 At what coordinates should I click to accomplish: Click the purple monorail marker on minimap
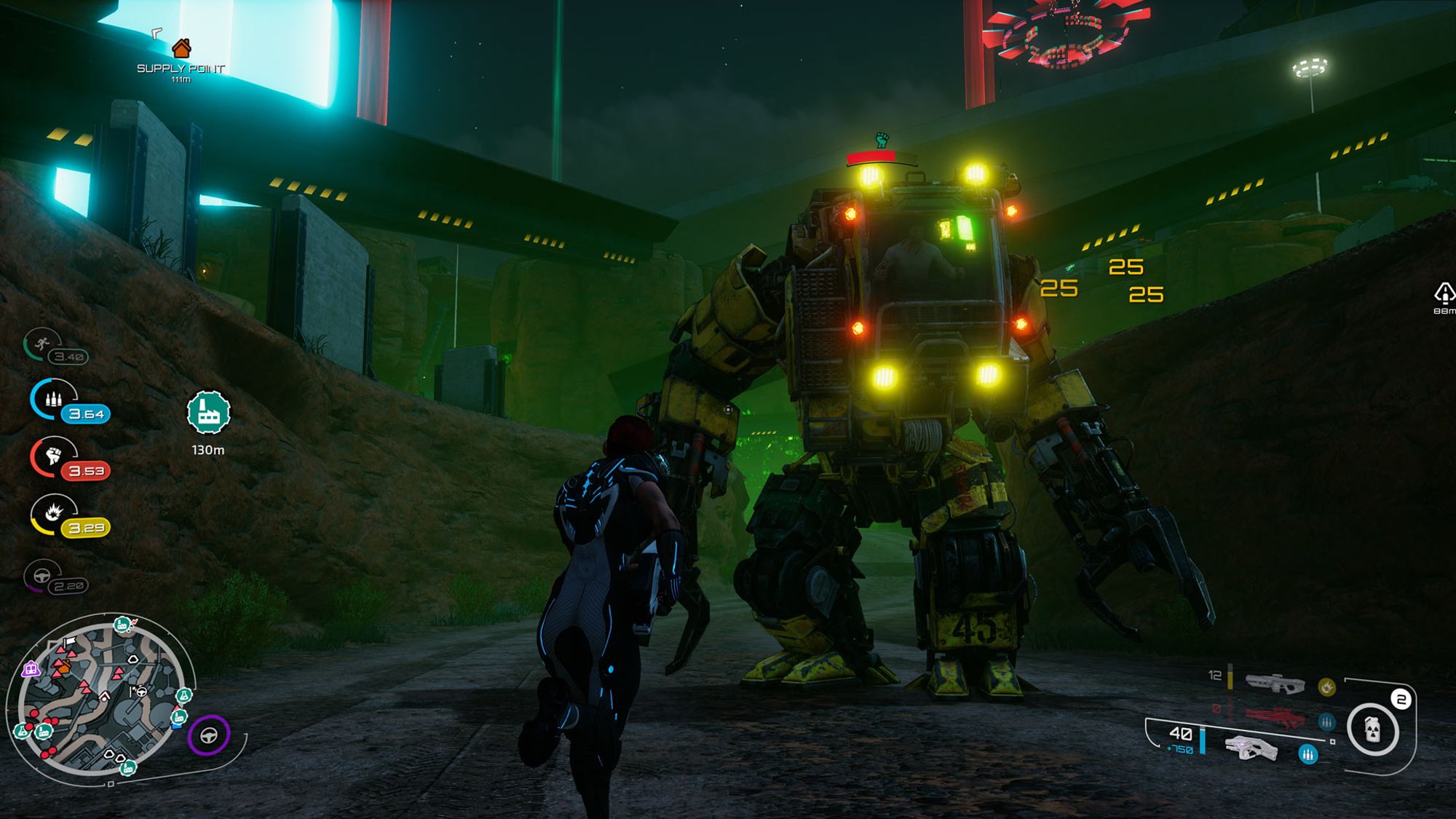coord(31,669)
